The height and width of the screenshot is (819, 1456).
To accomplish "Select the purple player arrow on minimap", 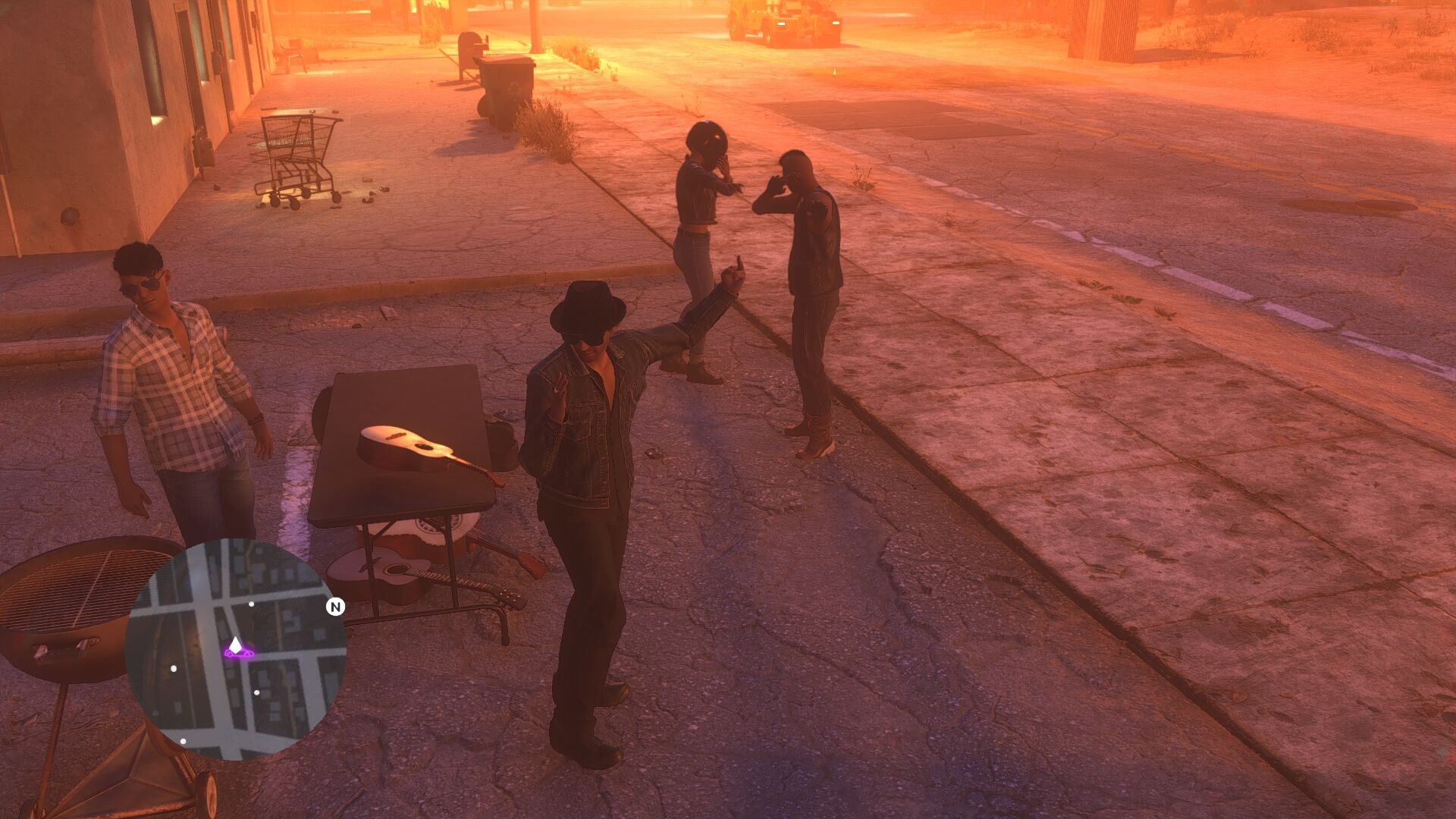I will coord(236,646).
